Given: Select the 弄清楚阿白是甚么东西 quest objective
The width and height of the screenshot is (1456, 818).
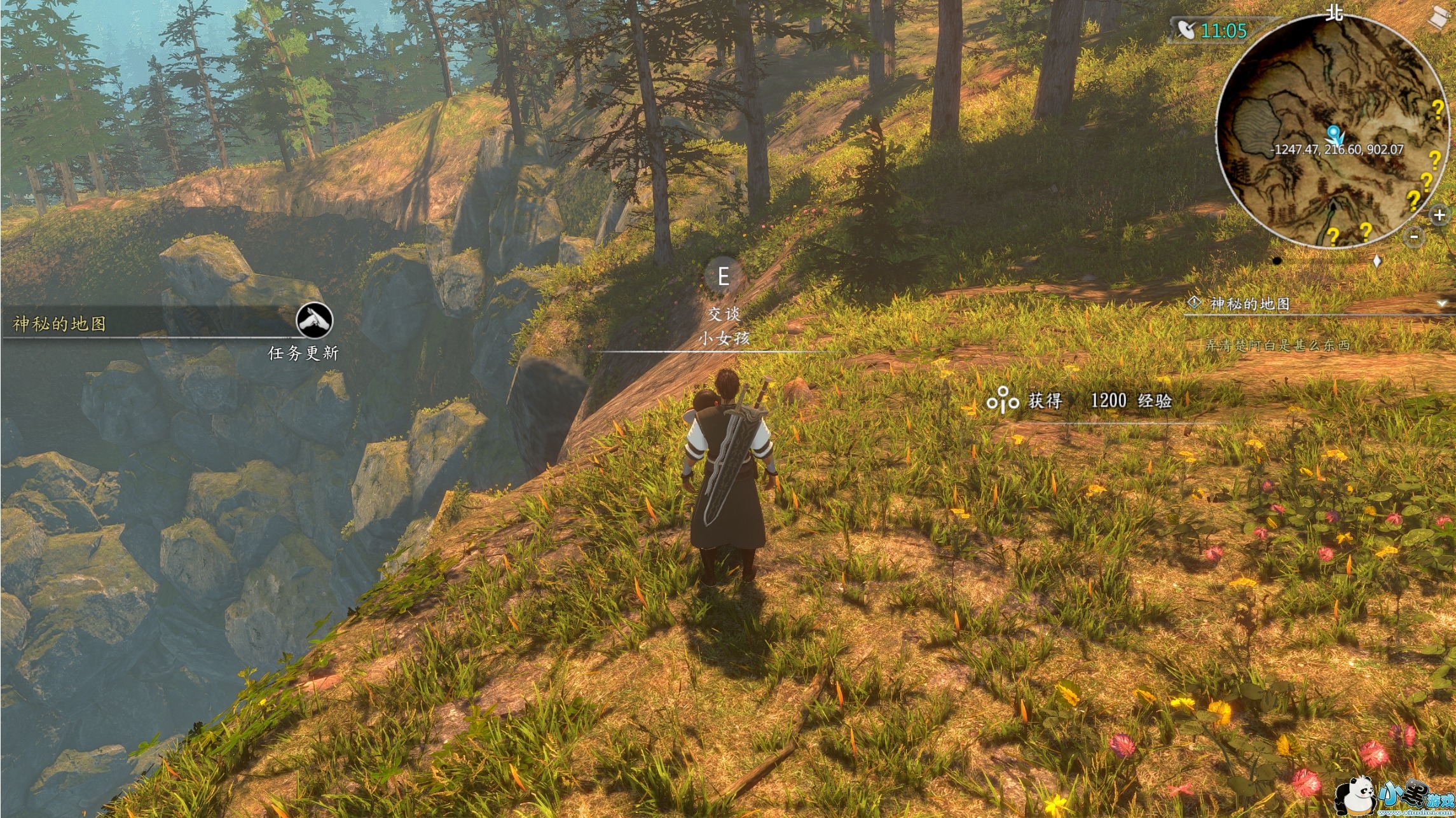Looking at the screenshot, I should pos(1277,345).
